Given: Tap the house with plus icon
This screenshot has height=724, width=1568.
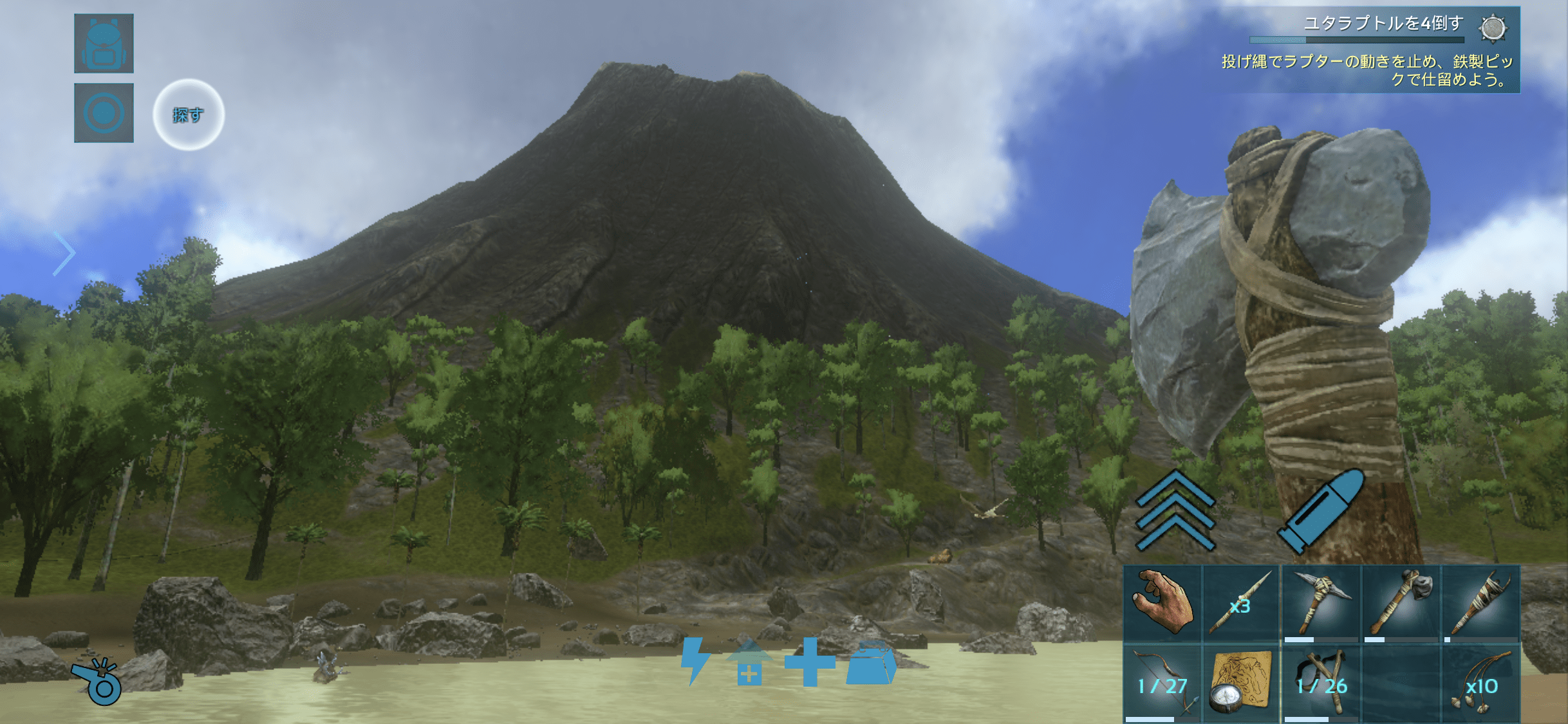Looking at the screenshot, I should tap(749, 663).
